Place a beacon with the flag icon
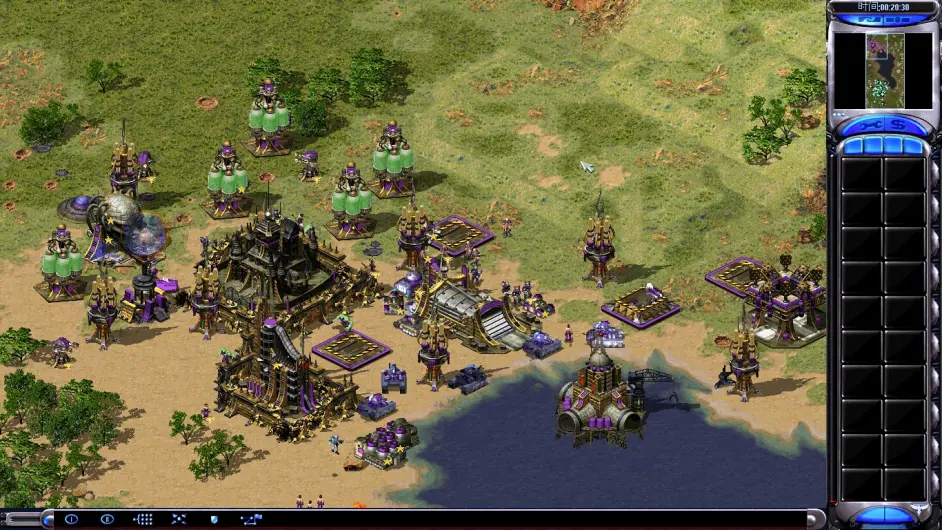The height and width of the screenshot is (530, 942). click(x=249, y=519)
